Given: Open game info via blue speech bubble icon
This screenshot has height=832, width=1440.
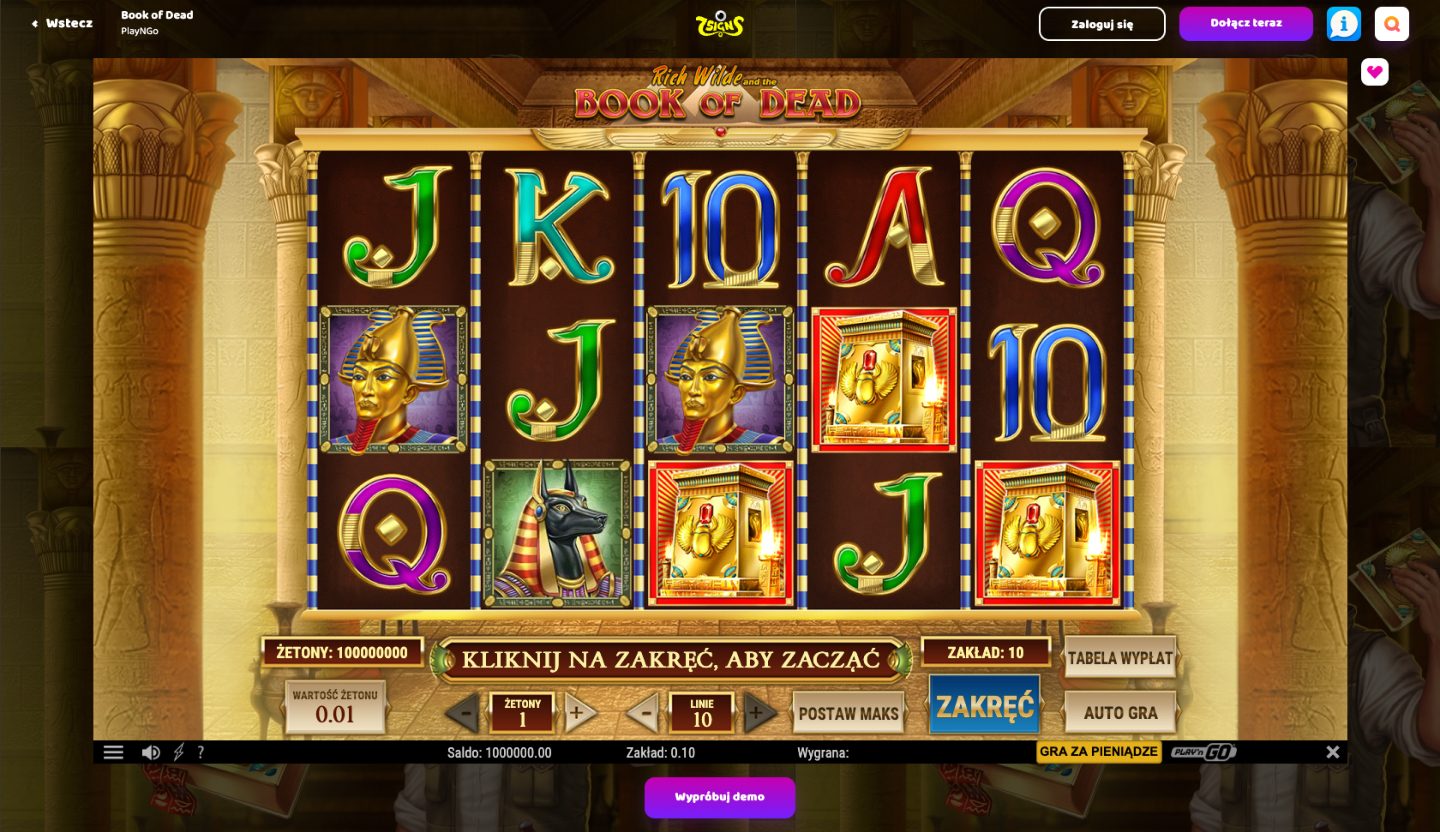Looking at the screenshot, I should click(x=1343, y=23).
